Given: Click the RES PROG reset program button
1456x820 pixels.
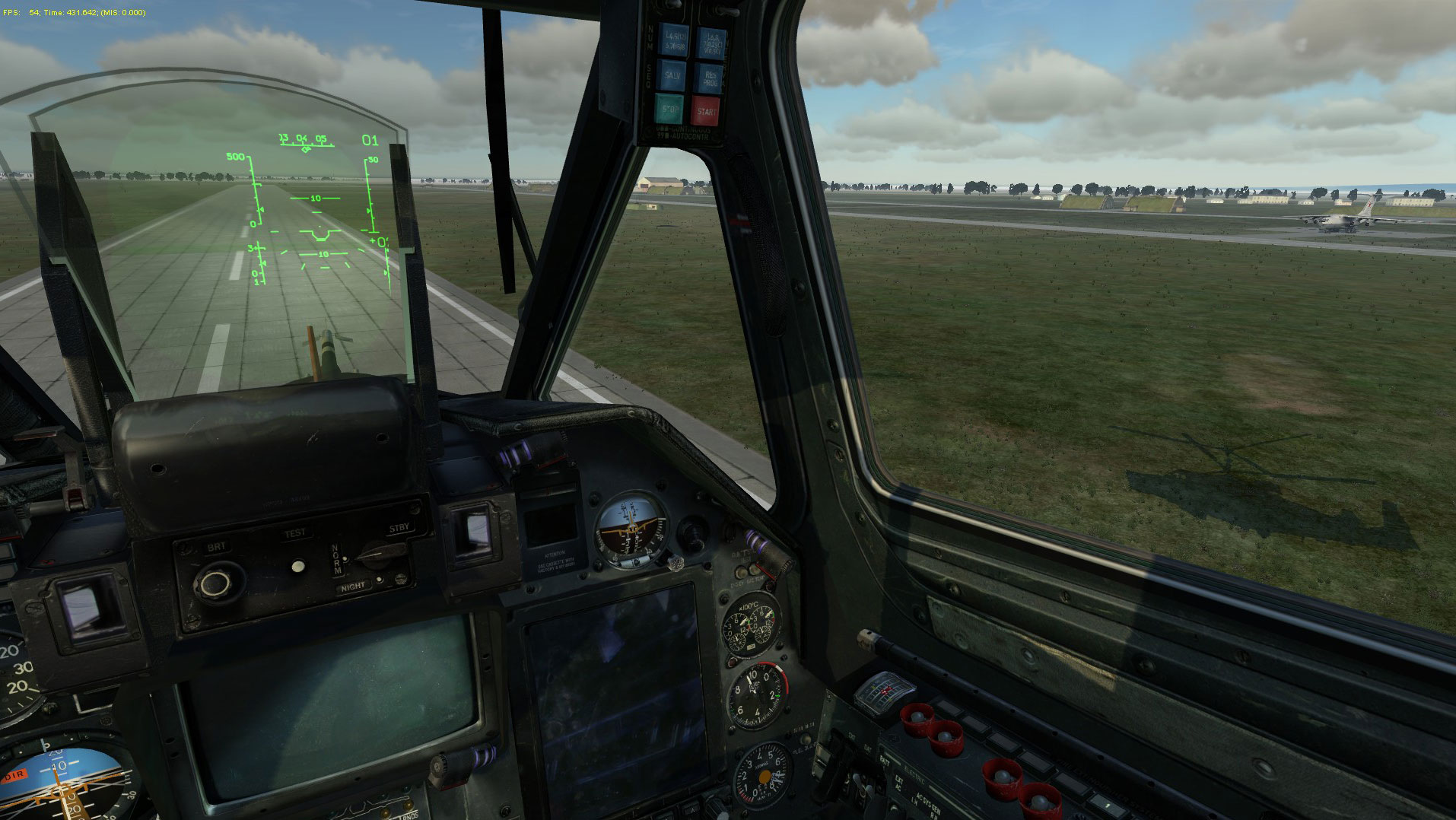Looking at the screenshot, I should [709, 78].
